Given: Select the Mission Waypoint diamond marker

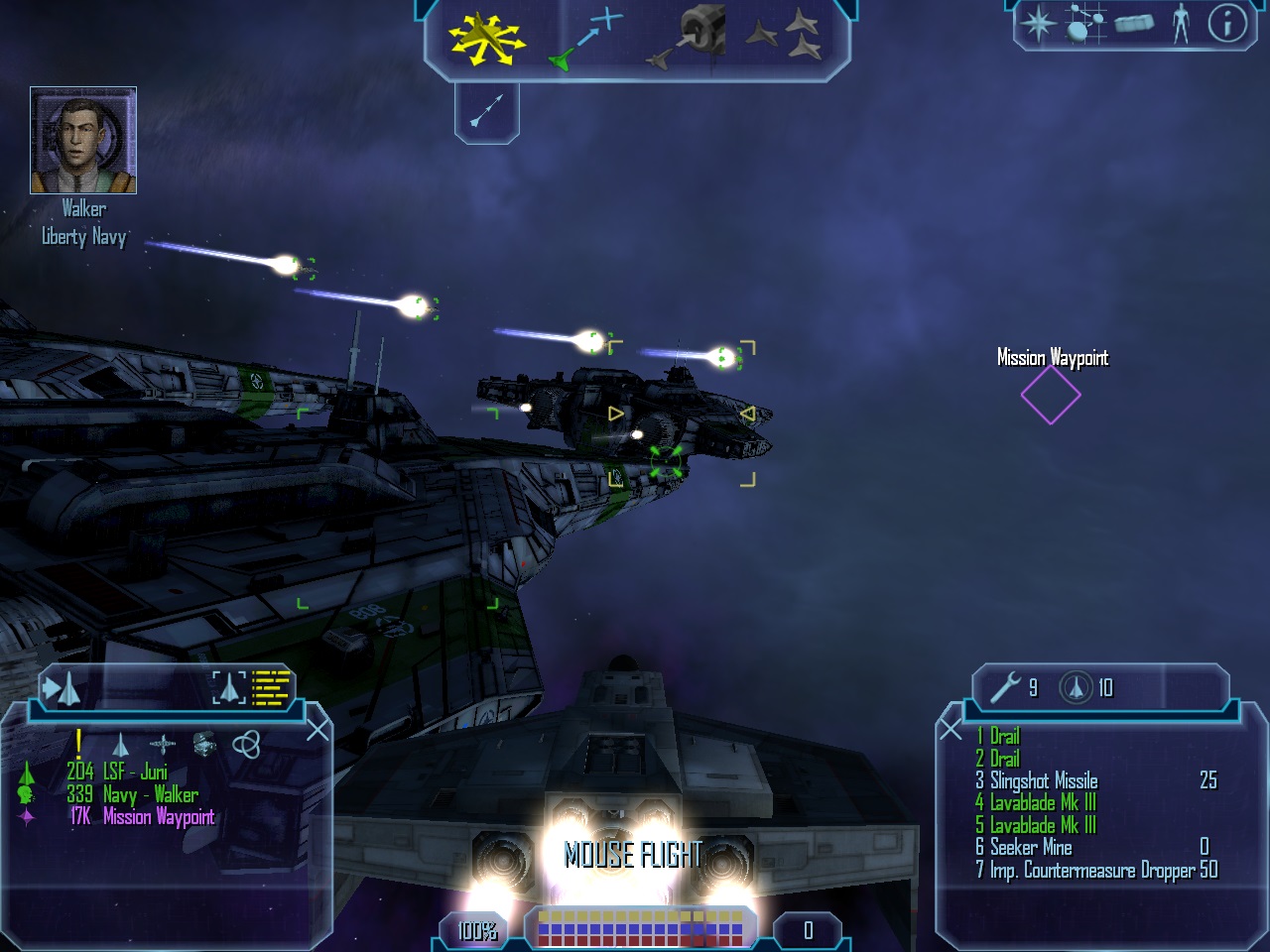Looking at the screenshot, I should pos(1051,395).
